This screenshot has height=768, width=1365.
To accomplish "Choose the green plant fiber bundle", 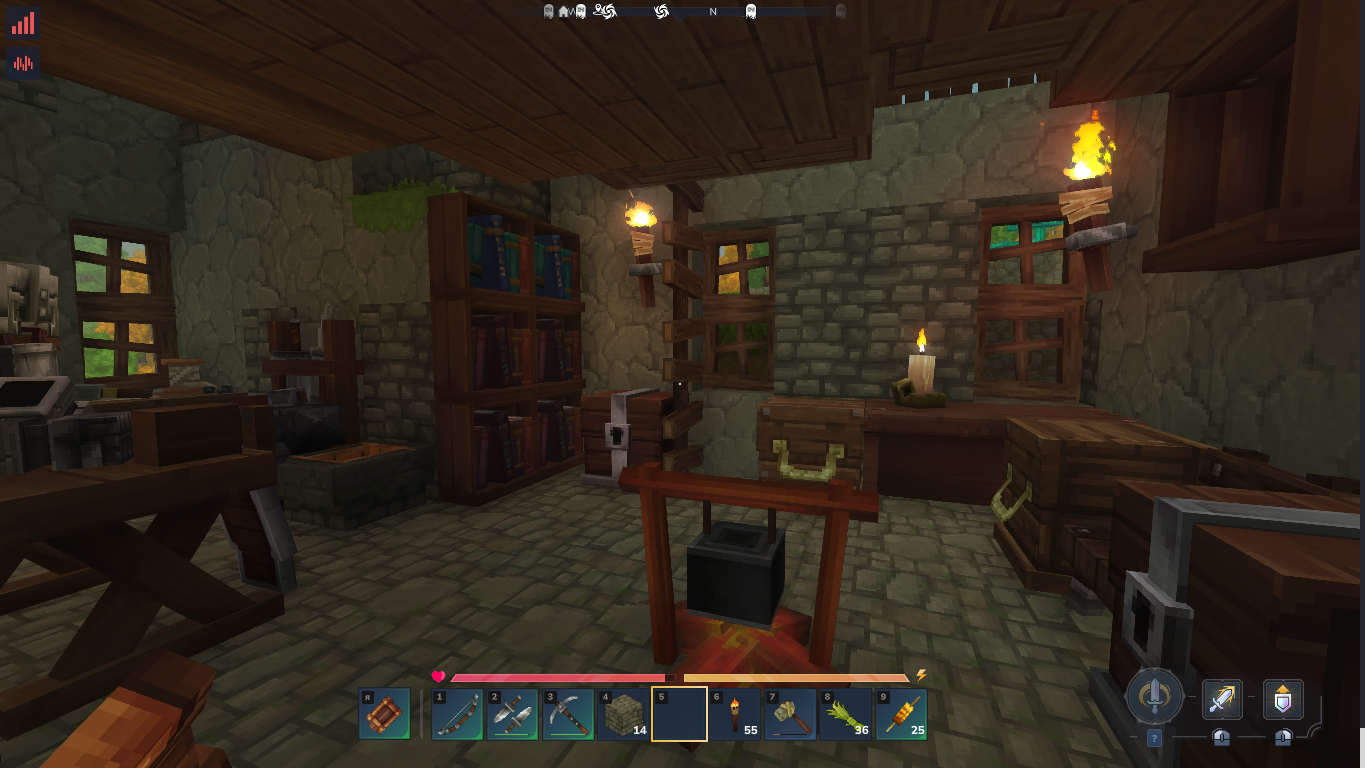I will (x=846, y=714).
